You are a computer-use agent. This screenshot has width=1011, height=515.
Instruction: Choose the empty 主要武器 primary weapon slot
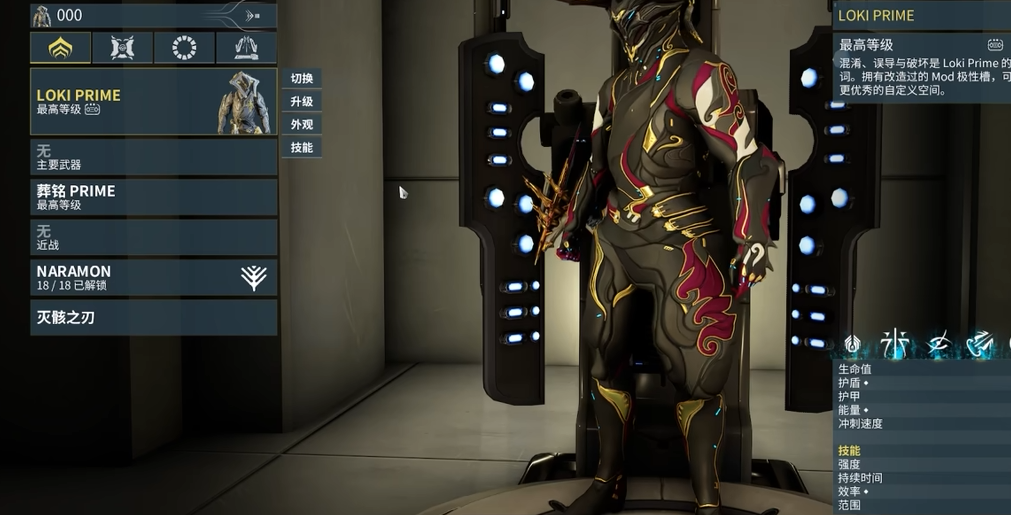pos(153,157)
